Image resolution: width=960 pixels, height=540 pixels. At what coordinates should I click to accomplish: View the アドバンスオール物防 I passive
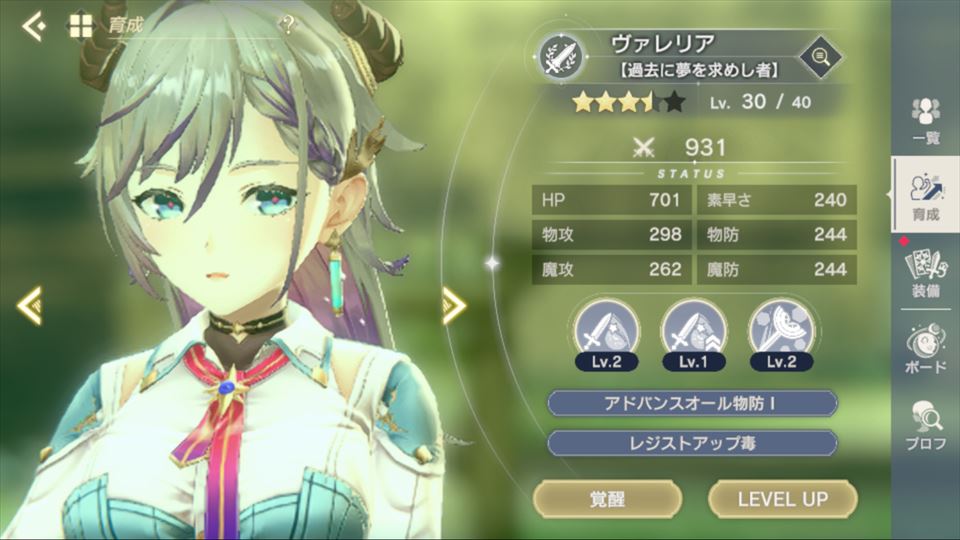692,403
